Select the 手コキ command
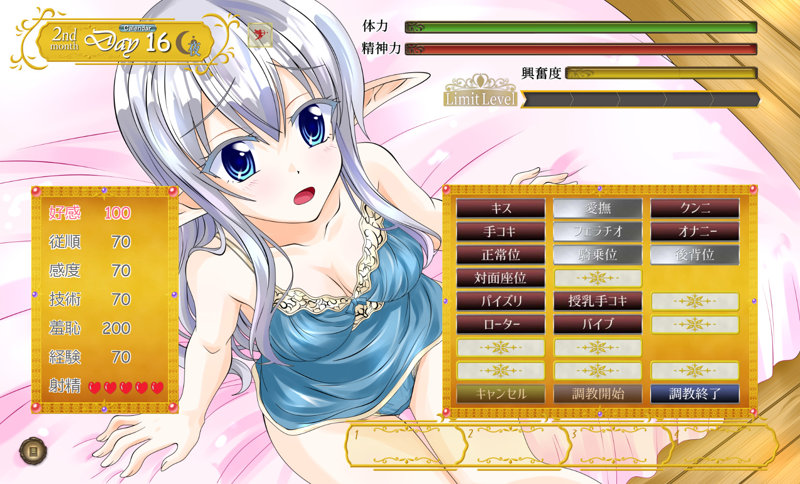Viewport: 800px width, 484px height. (x=501, y=231)
